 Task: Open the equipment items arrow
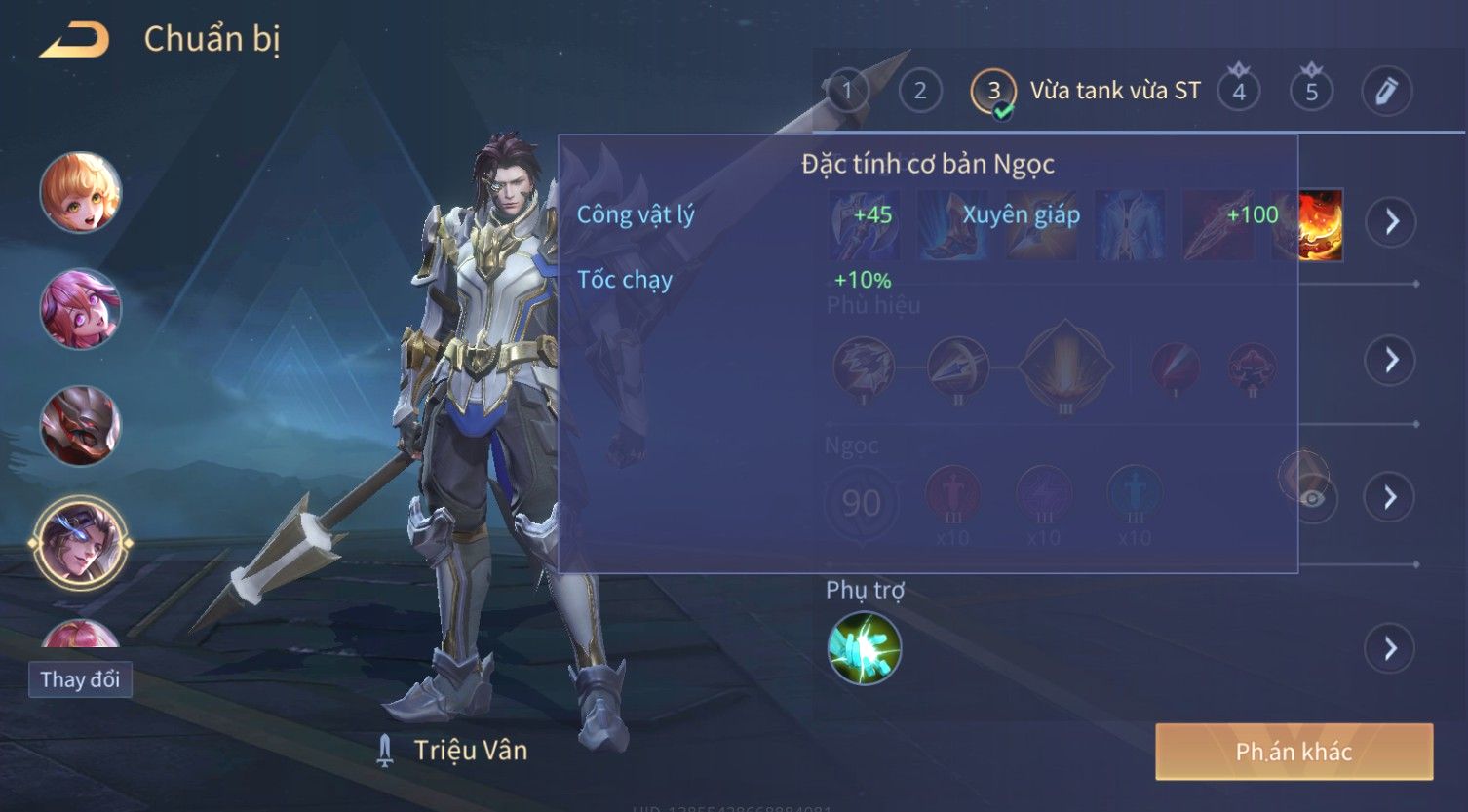(x=1390, y=222)
